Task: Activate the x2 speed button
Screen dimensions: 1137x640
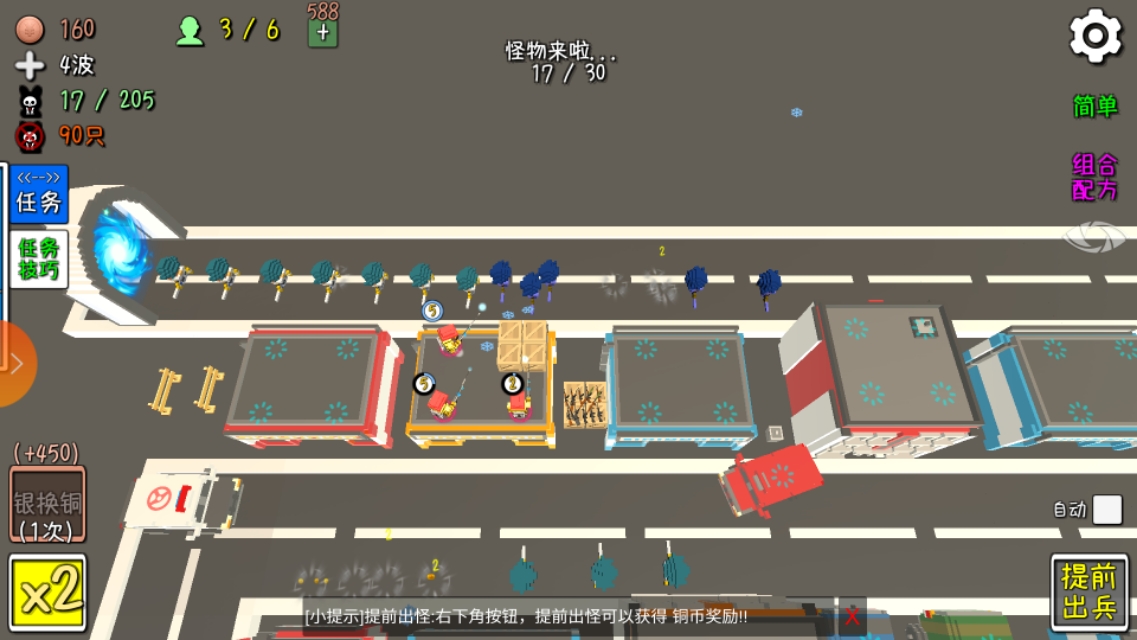Action: pyautogui.click(x=47, y=593)
